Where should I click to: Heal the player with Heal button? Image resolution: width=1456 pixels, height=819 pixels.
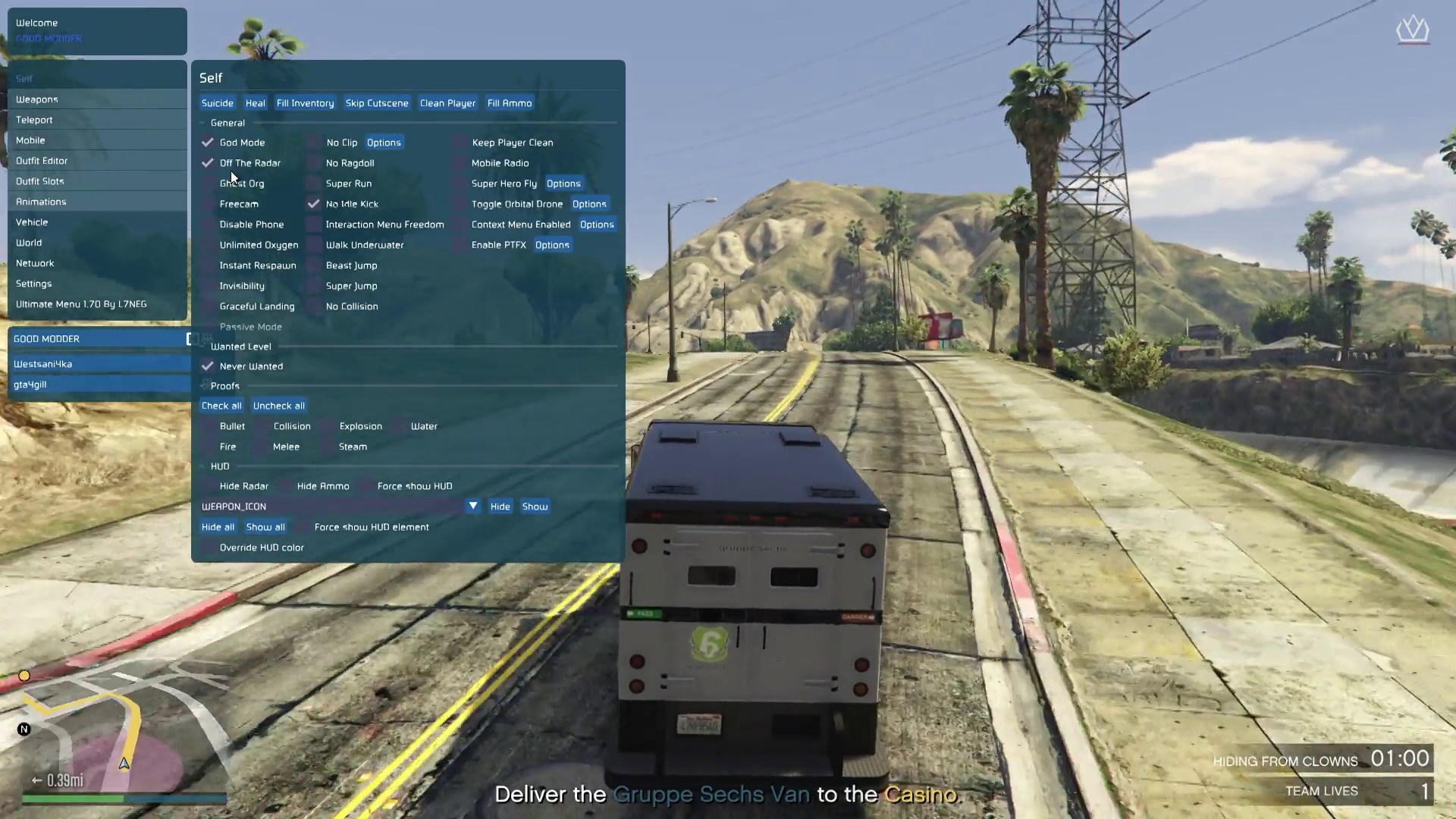pos(256,103)
